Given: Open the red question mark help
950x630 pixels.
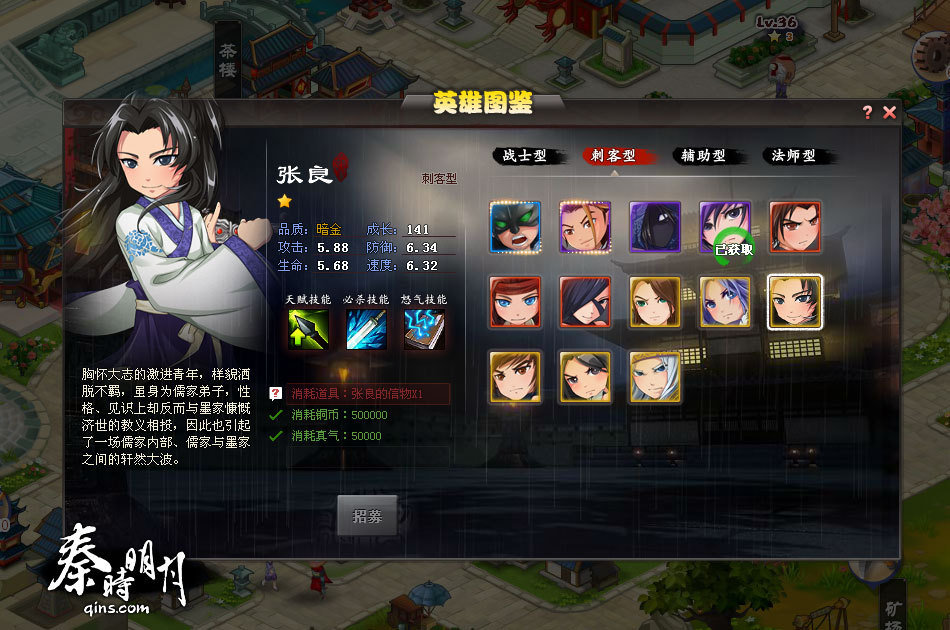Looking at the screenshot, I should [x=867, y=113].
